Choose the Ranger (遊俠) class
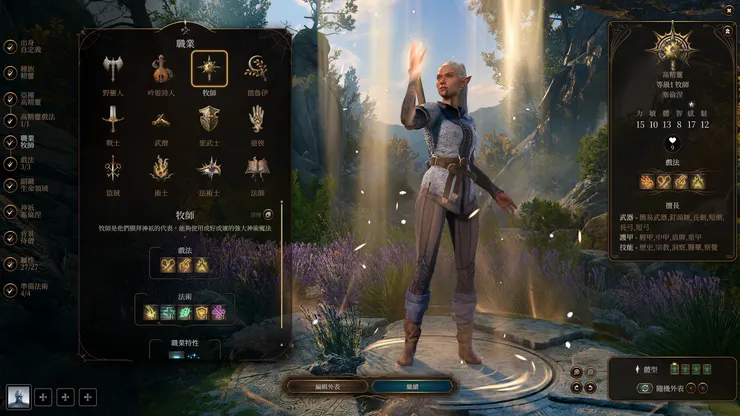The image size is (740, 416). pyautogui.click(x=257, y=118)
